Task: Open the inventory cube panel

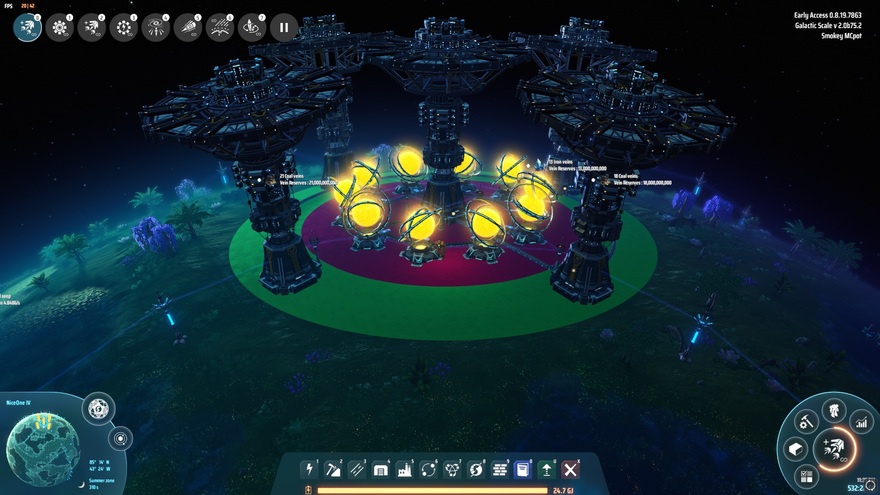Action: [796, 449]
